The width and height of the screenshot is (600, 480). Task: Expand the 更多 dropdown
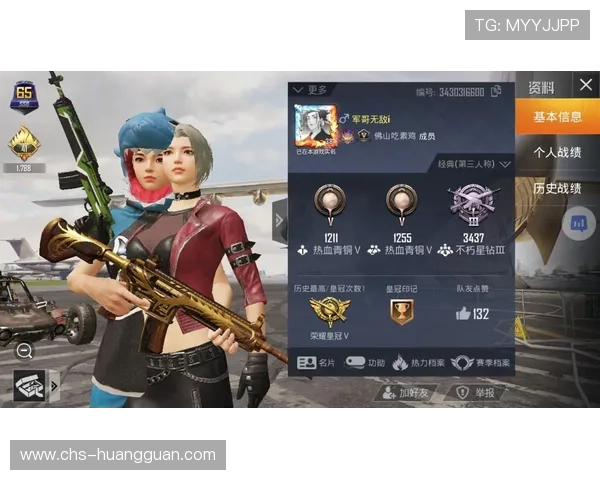(x=311, y=90)
